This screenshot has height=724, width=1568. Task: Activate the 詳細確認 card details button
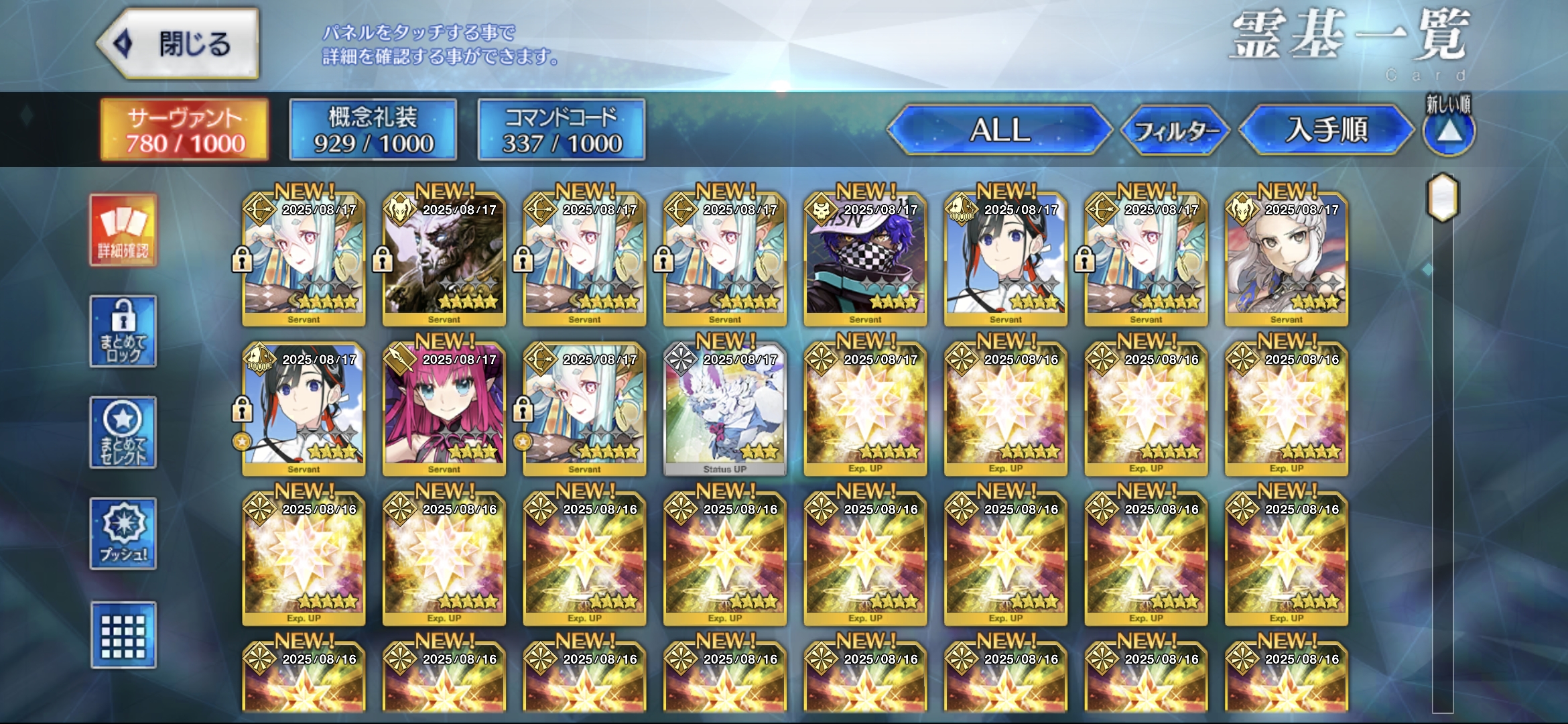(x=123, y=231)
